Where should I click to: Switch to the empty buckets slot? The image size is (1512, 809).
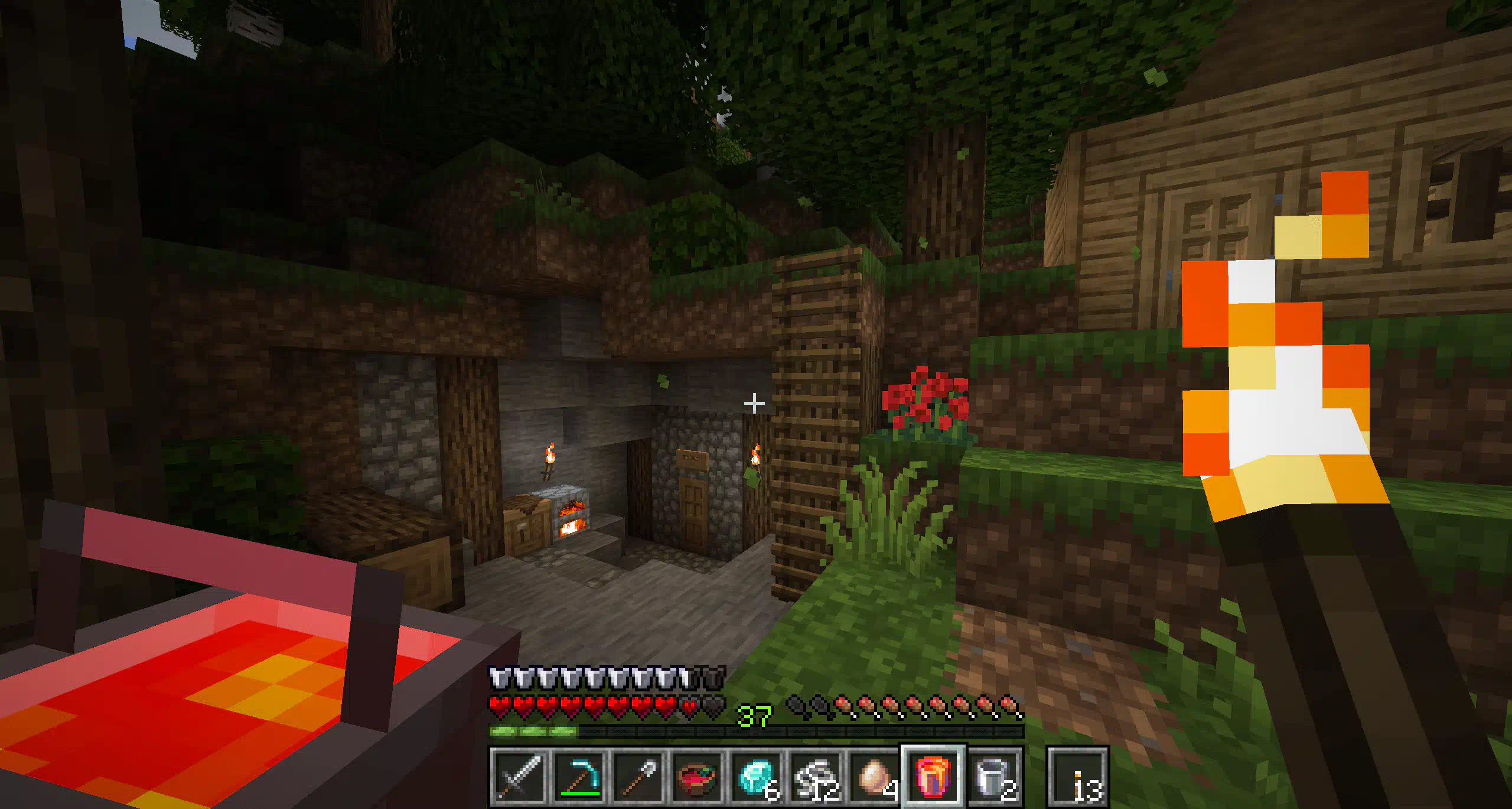point(994,776)
